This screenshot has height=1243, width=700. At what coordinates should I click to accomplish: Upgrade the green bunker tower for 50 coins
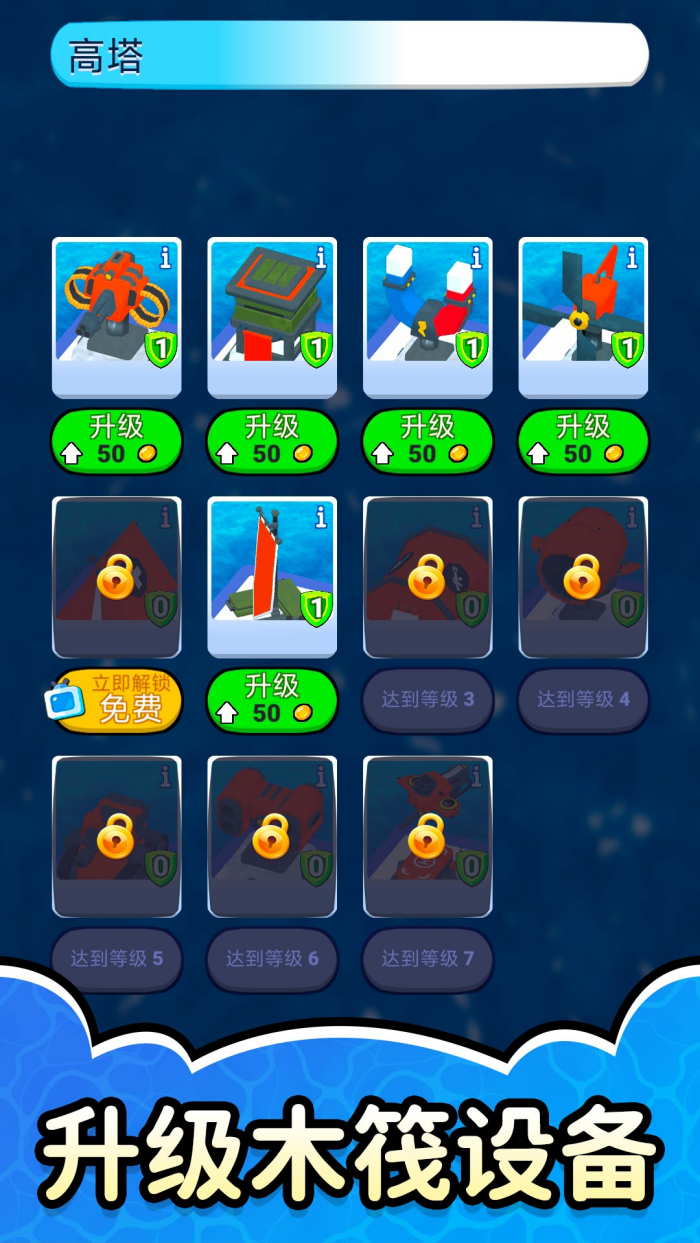click(272, 441)
